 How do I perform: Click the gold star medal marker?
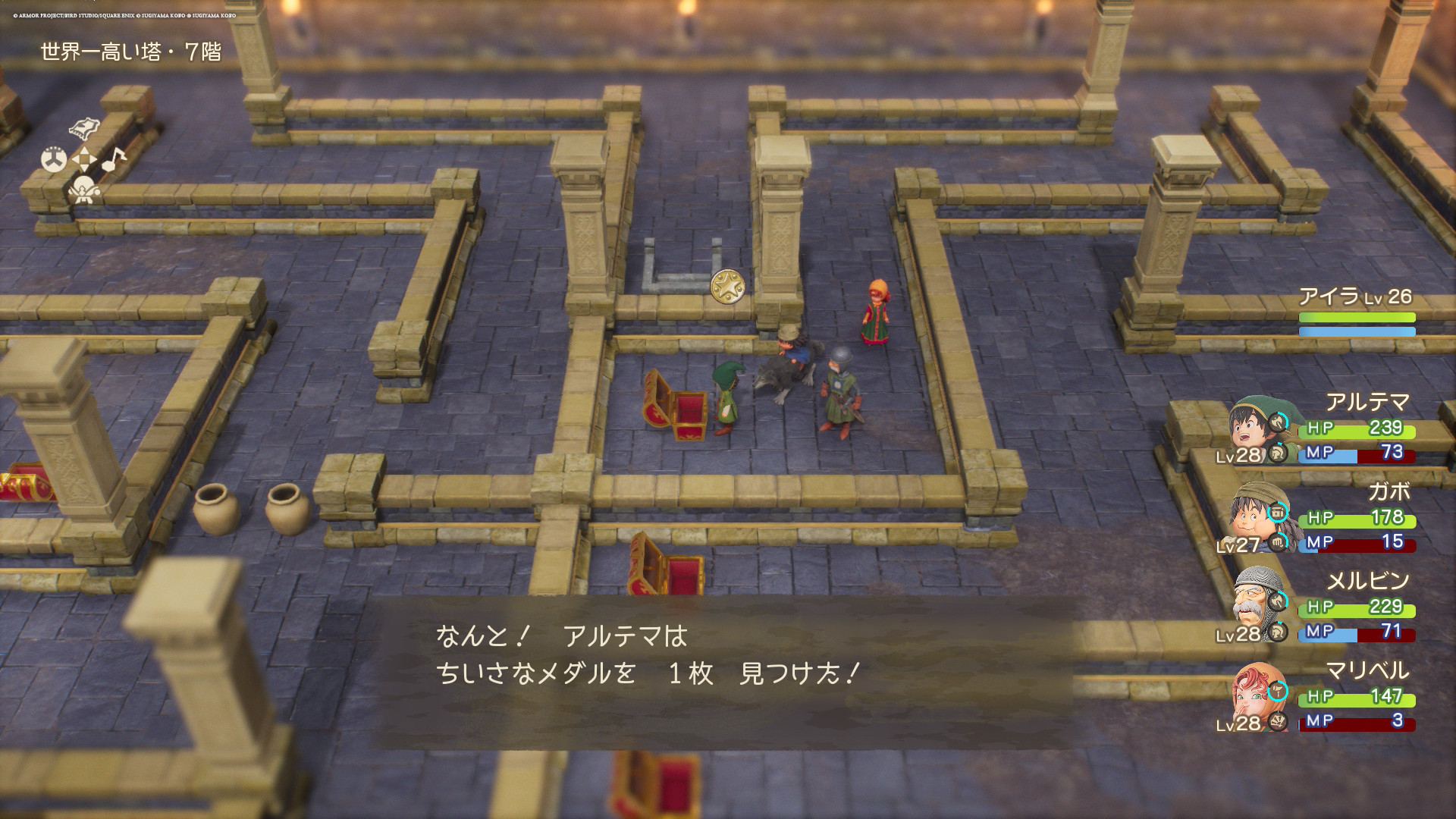(727, 287)
